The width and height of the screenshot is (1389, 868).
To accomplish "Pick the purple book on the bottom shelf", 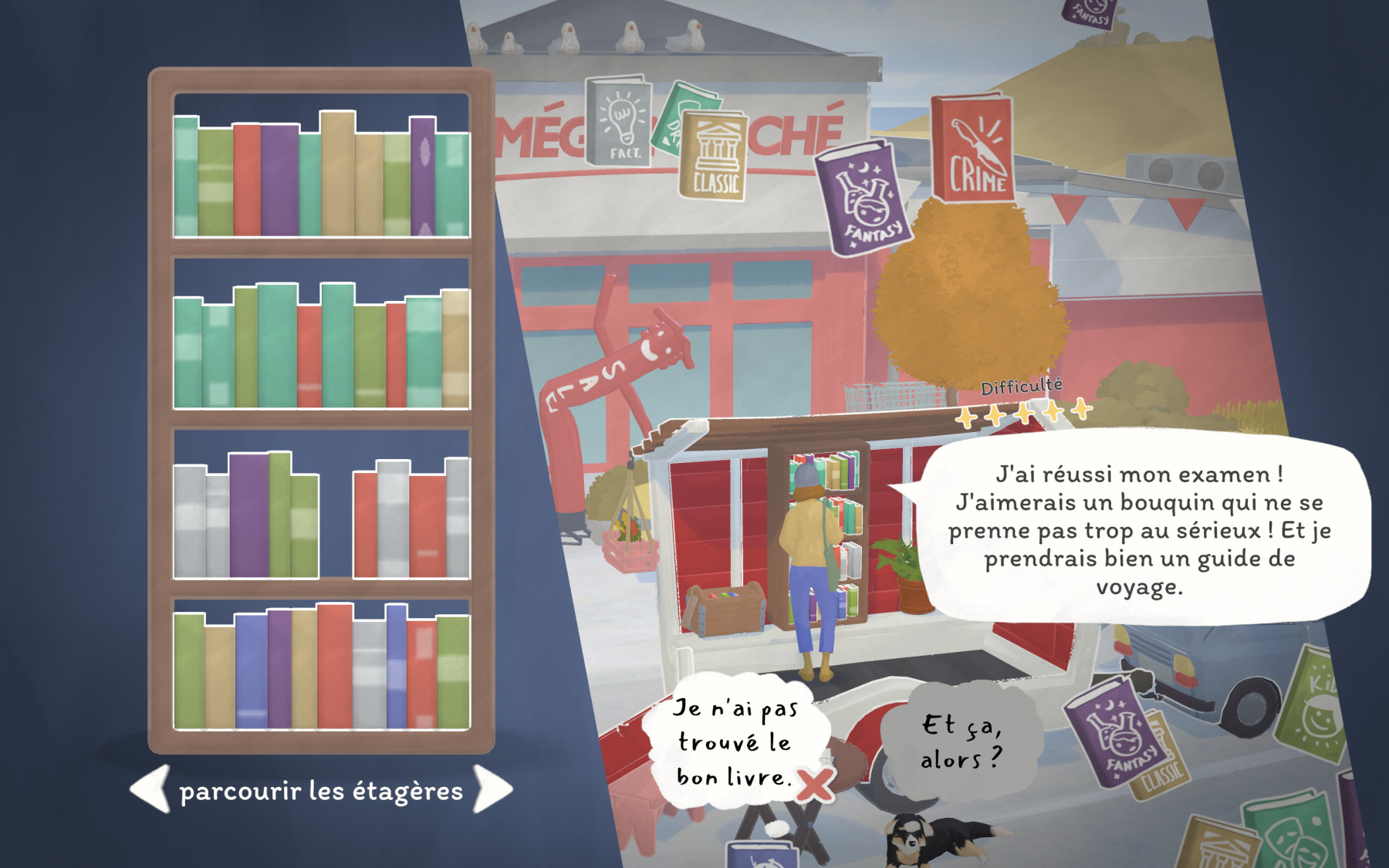I will 279,668.
